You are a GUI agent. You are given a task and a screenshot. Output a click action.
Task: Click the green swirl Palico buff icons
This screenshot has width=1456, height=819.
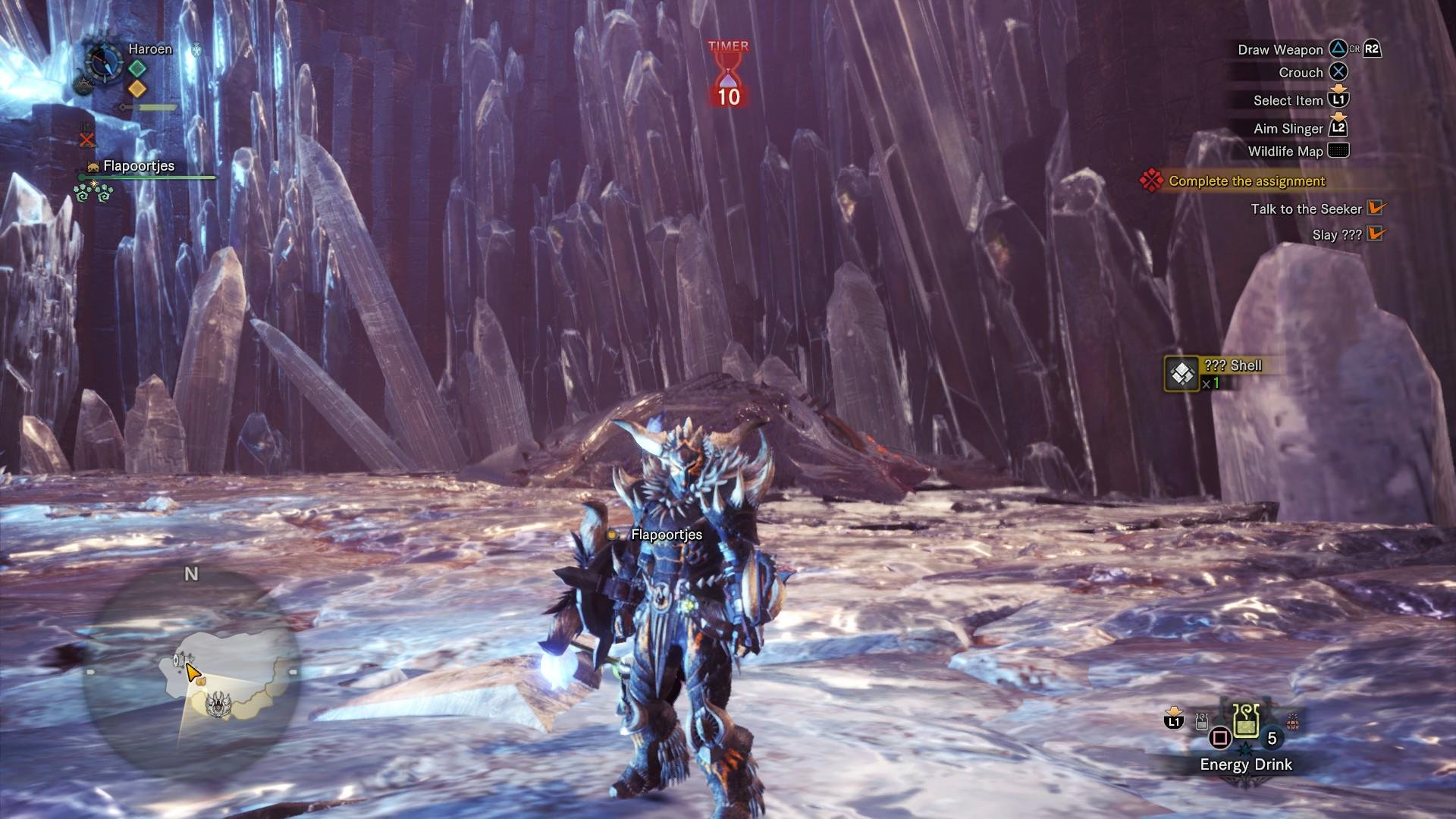[x=93, y=193]
